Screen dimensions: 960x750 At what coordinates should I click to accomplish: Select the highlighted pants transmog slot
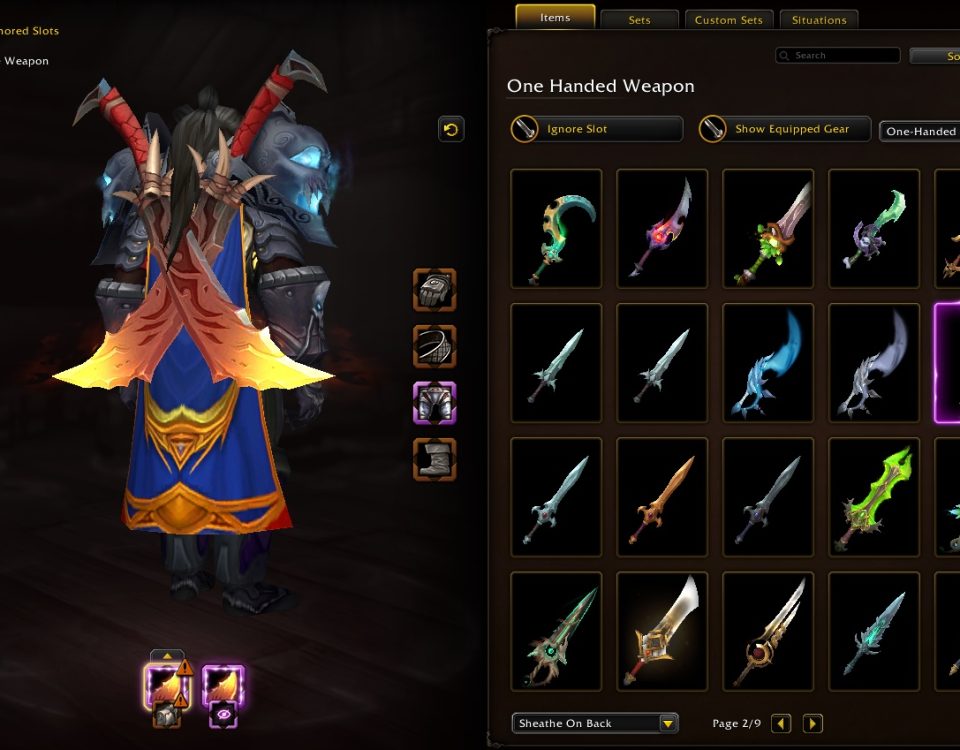[x=435, y=403]
